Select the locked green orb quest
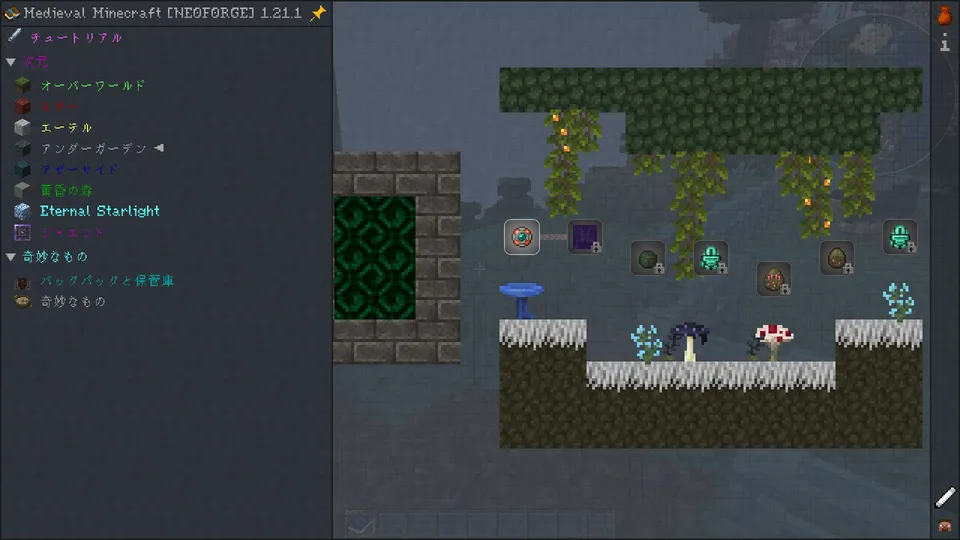 [x=648, y=258]
